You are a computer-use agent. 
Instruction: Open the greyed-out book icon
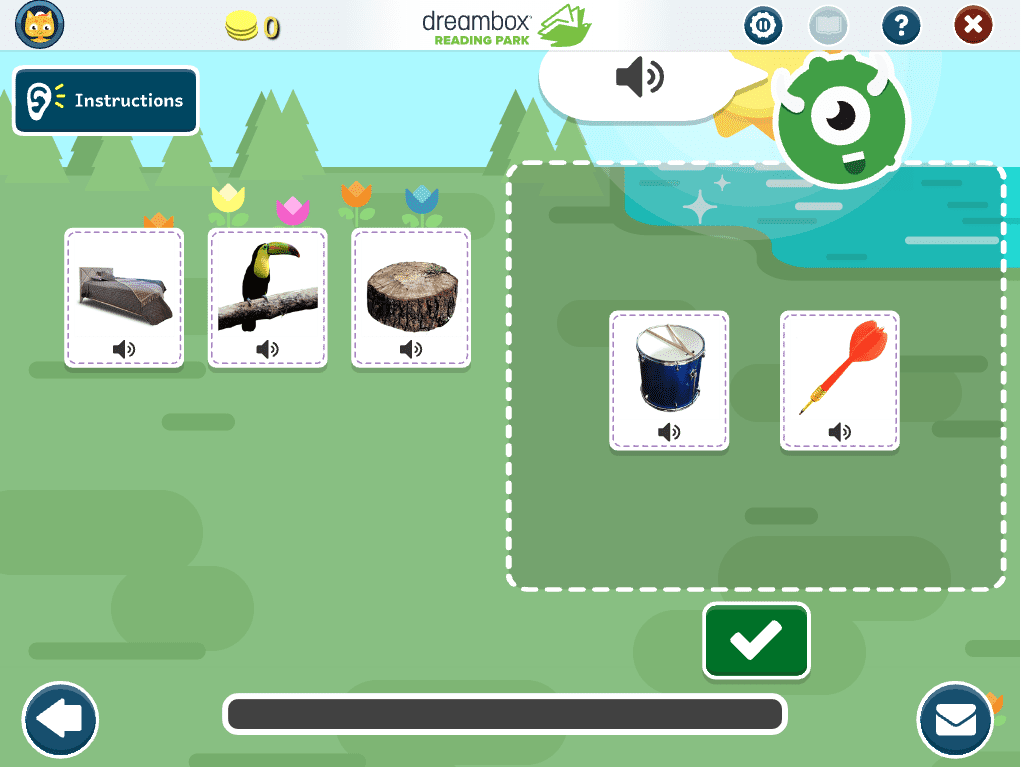[829, 25]
